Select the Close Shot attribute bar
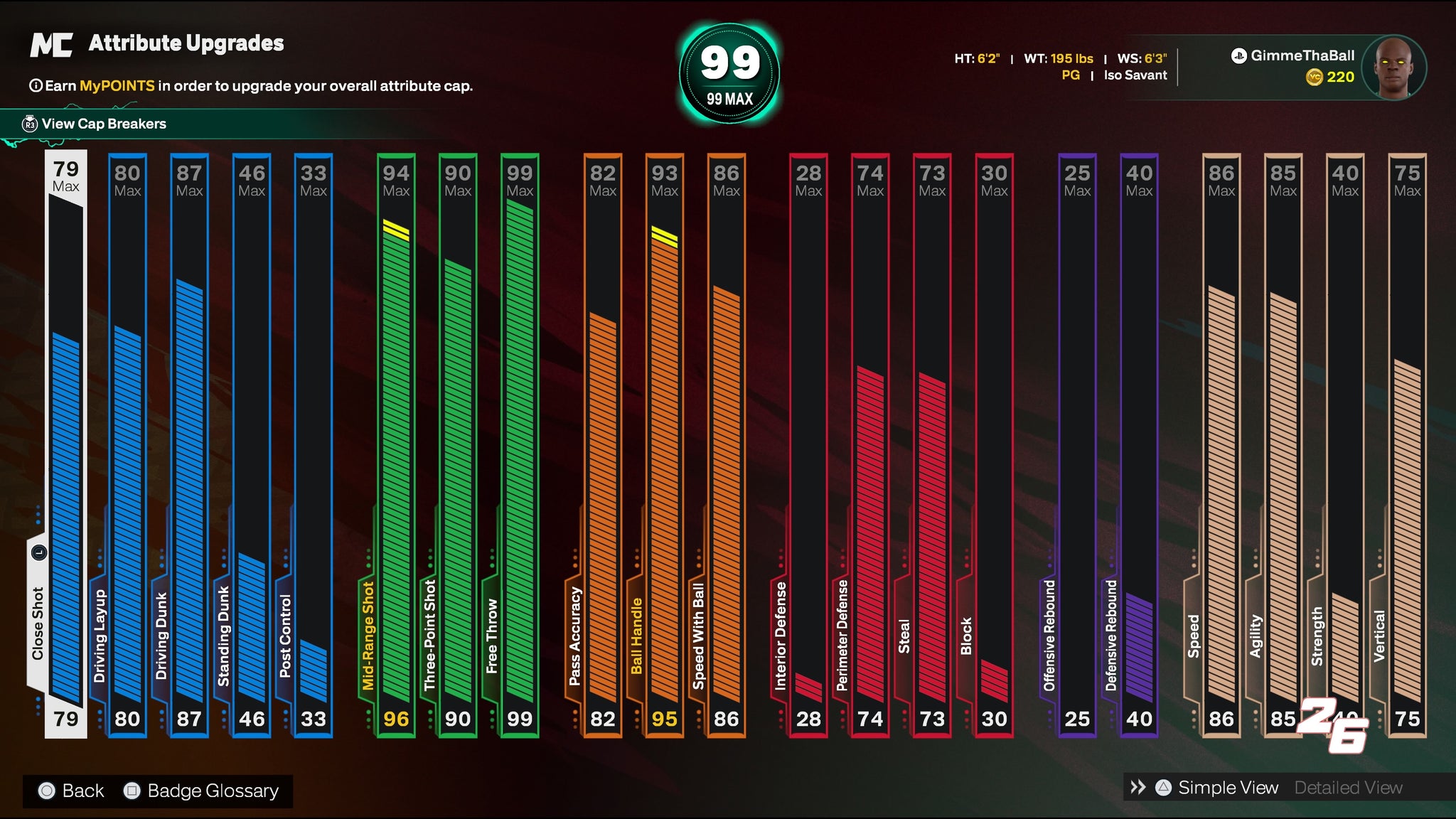This screenshot has width=1456, height=819. pos(66,444)
